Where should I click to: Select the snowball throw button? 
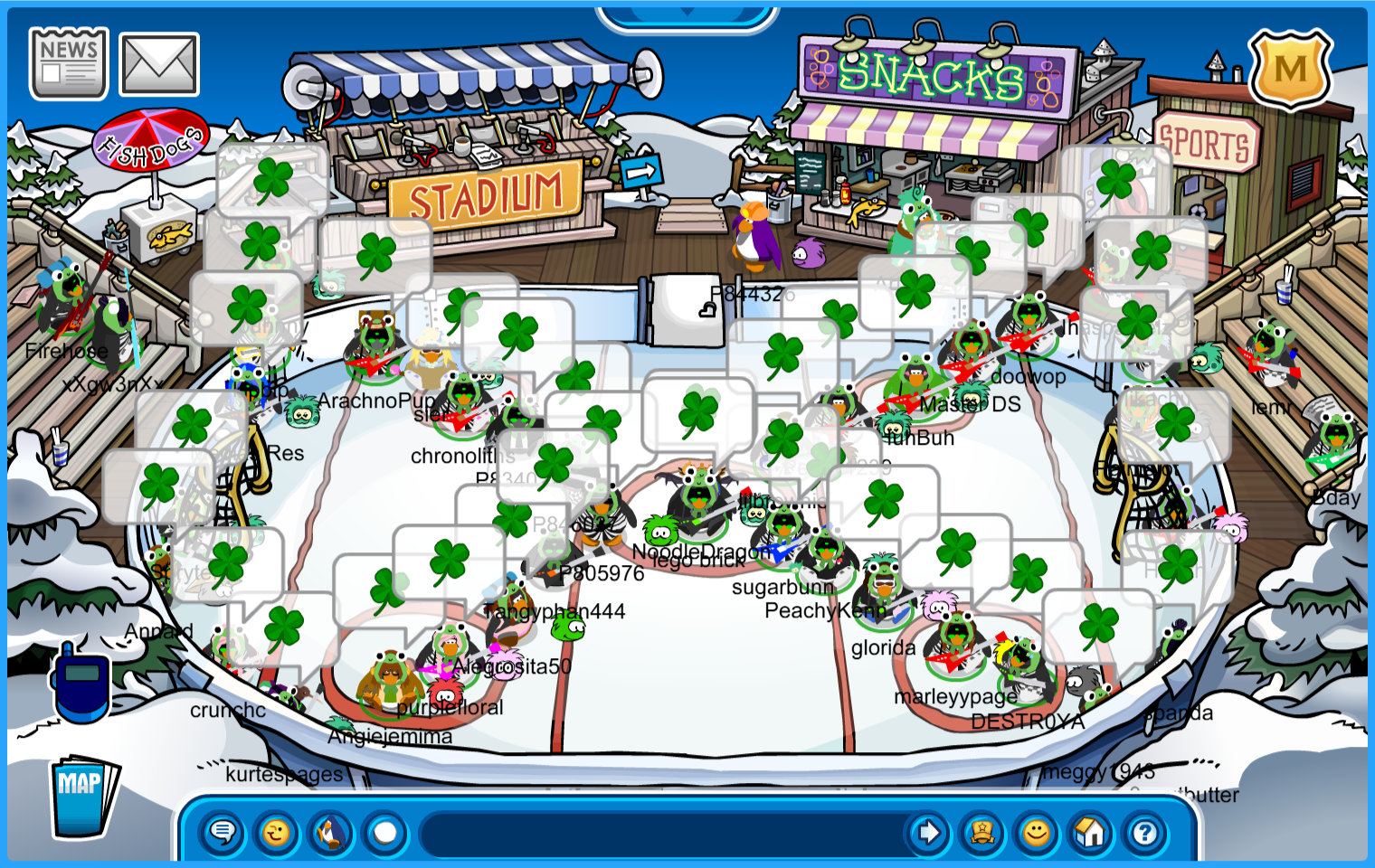coord(385,832)
